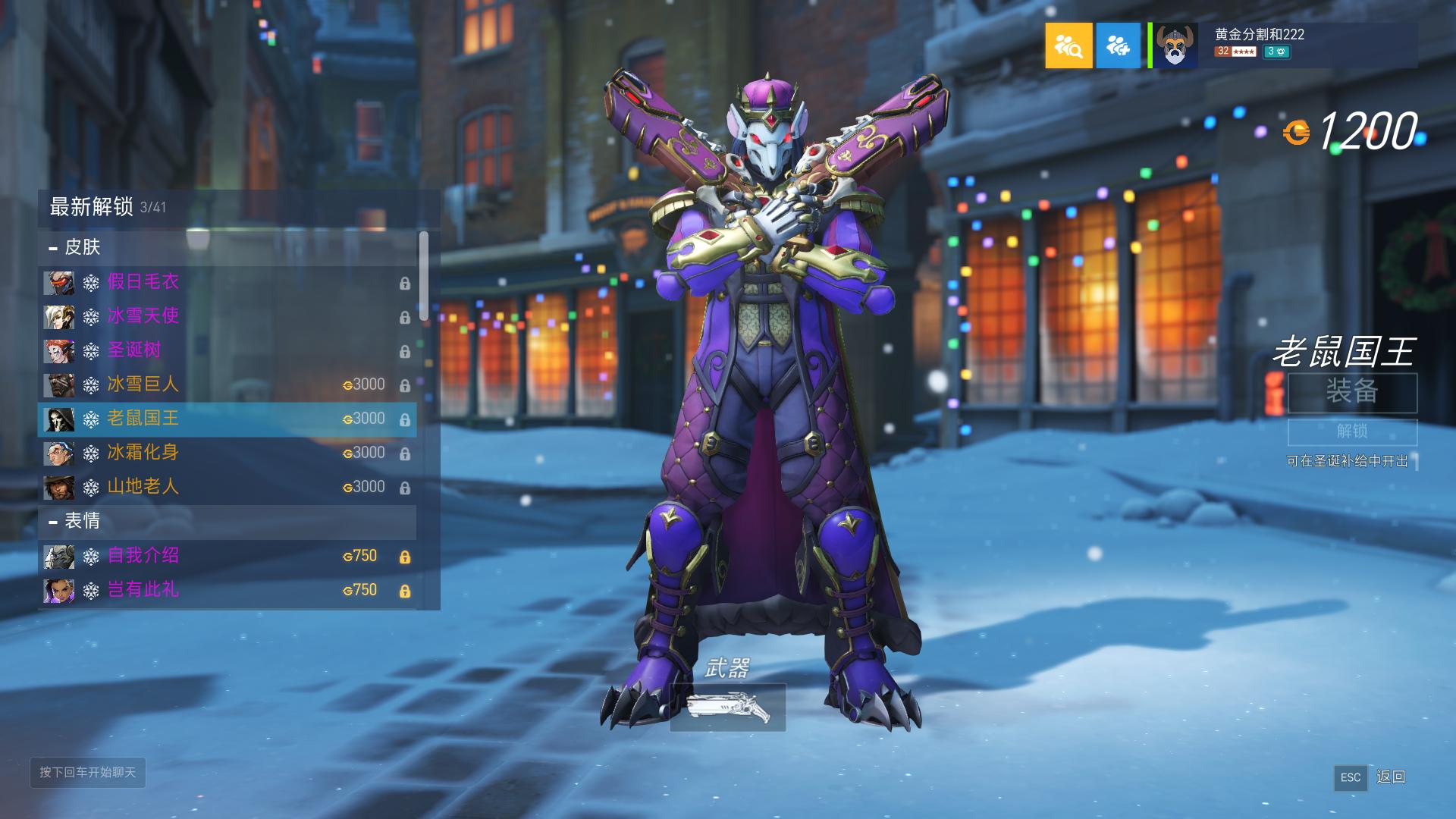1456x819 pixels.
Task: Click the 装备 equip button
Action: click(x=1352, y=392)
